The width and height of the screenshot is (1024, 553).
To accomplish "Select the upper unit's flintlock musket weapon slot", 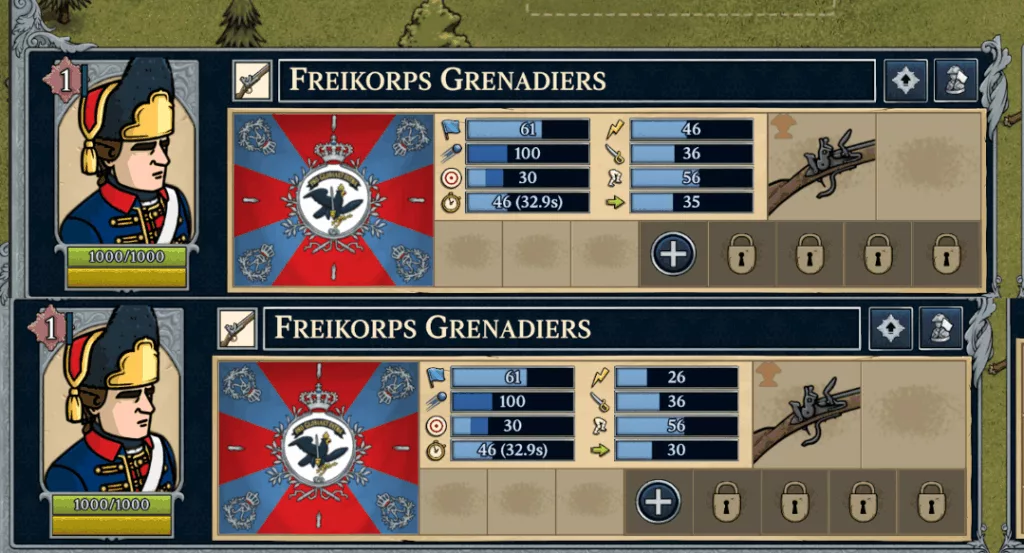I will click(x=822, y=165).
